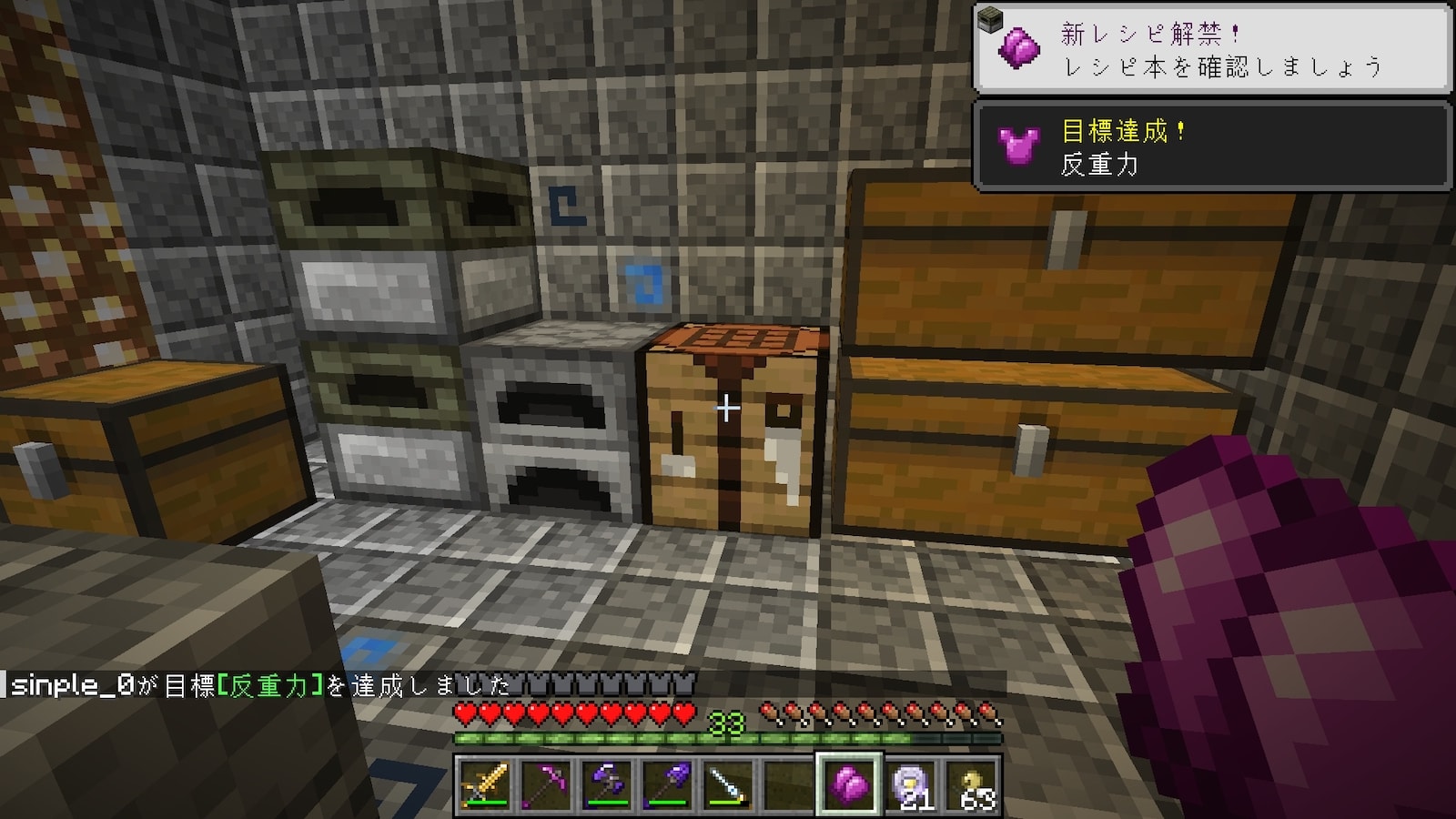Select the golden sword hotbar slot
This screenshot has height=819, width=1456.
coord(485,784)
